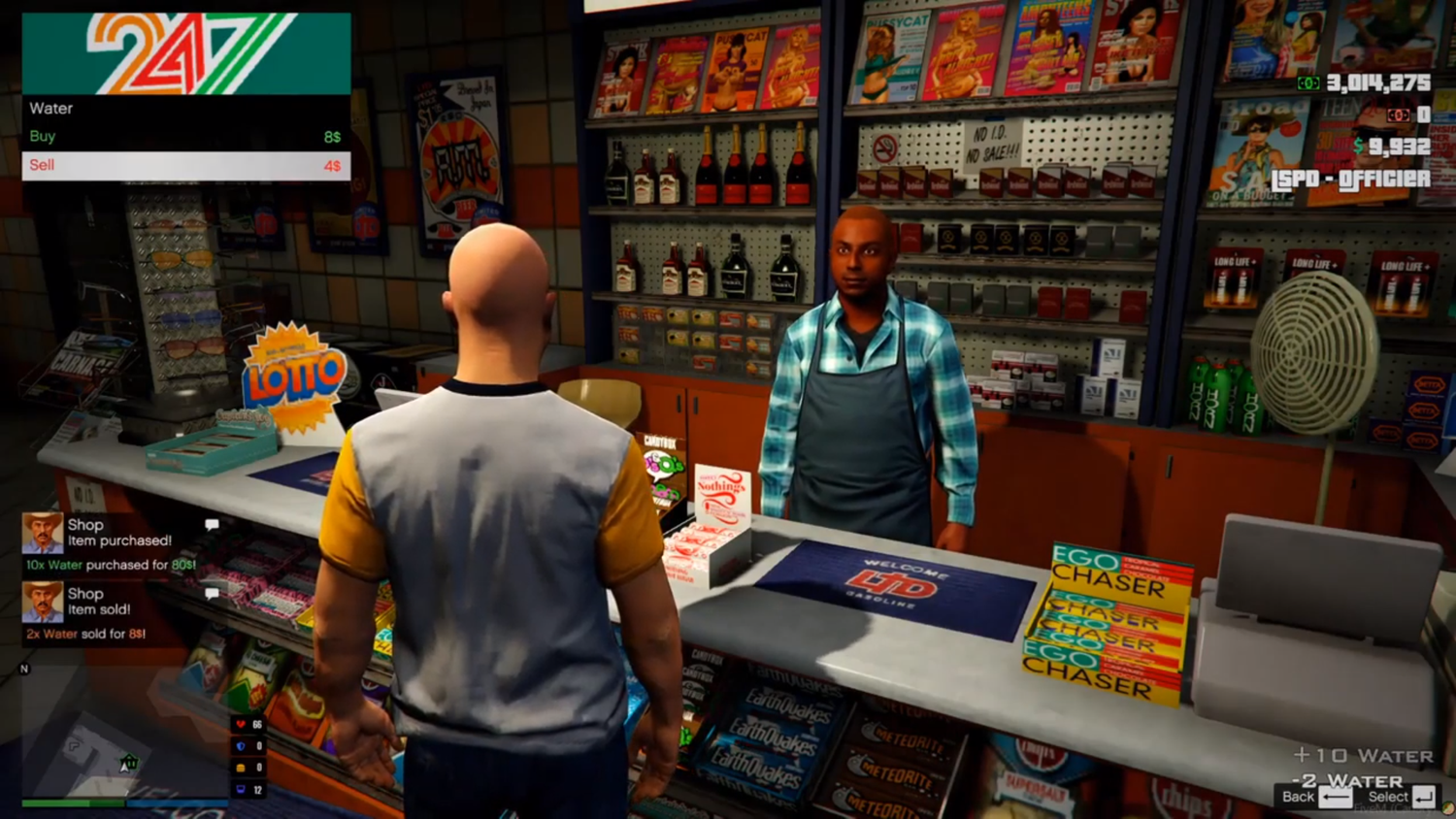1456x819 pixels.
Task: Click the green shop basket marker on minimap
Action: tap(129, 762)
